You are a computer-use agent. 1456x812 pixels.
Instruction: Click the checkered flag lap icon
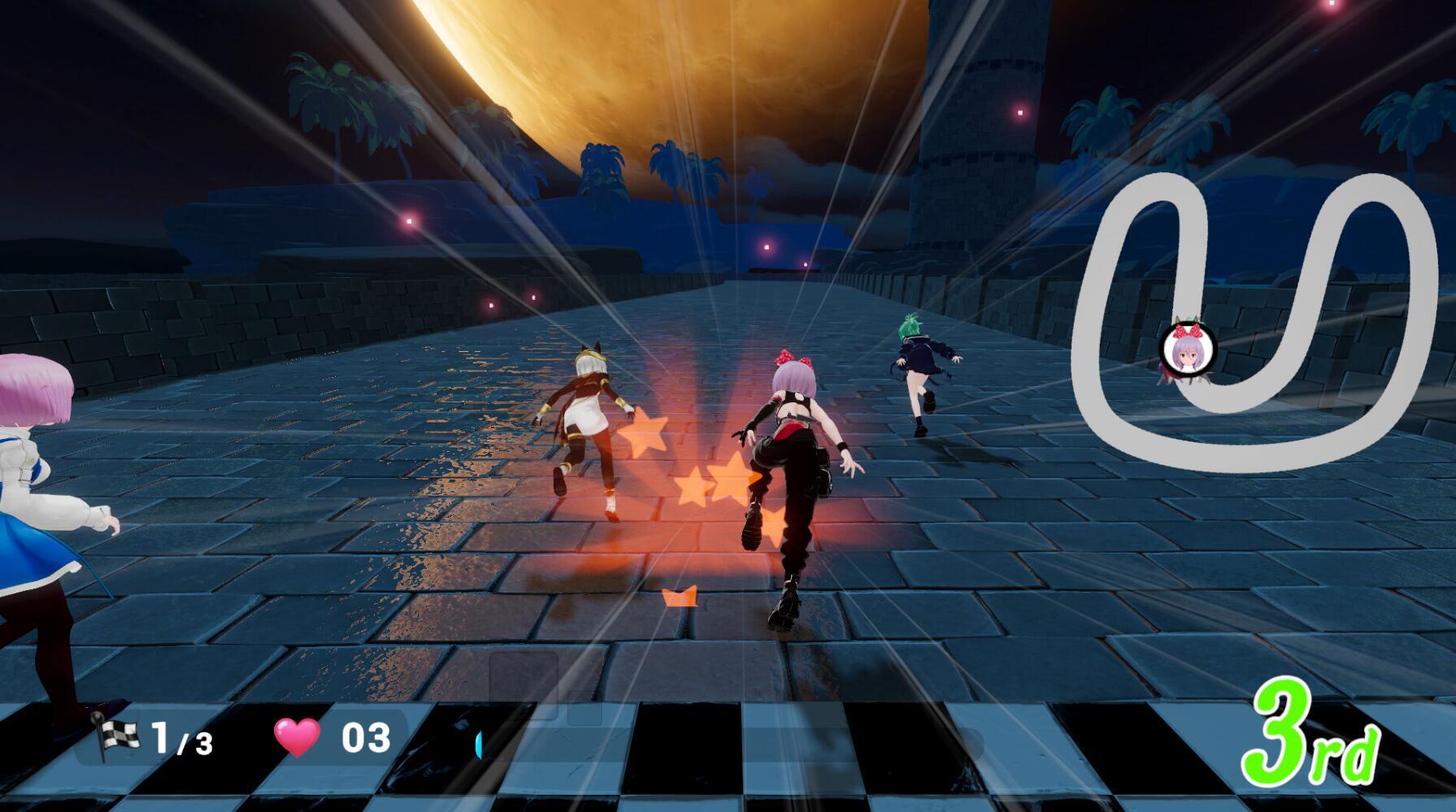coord(115,735)
